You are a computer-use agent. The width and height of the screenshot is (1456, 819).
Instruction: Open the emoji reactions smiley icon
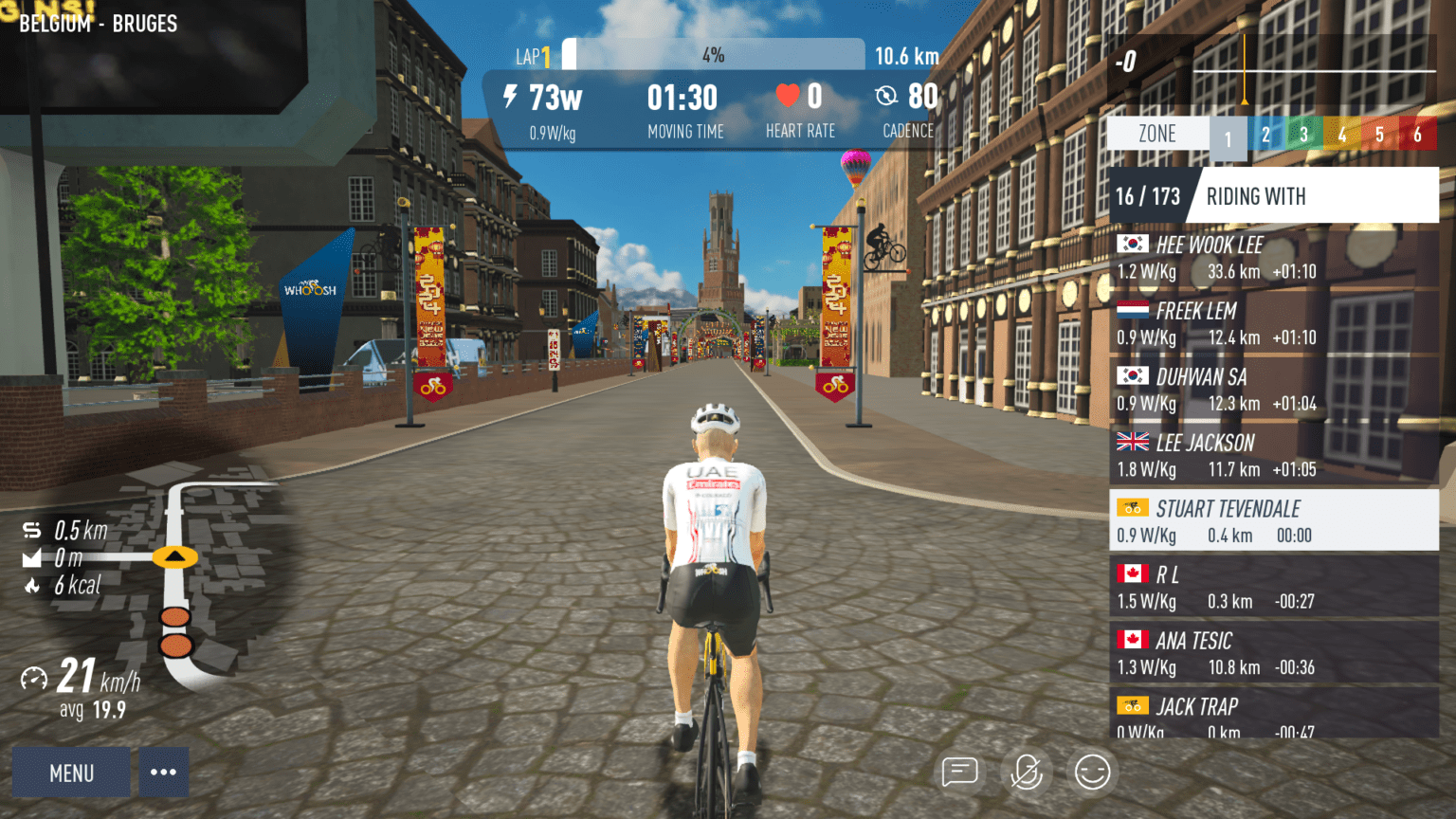coord(1091,772)
